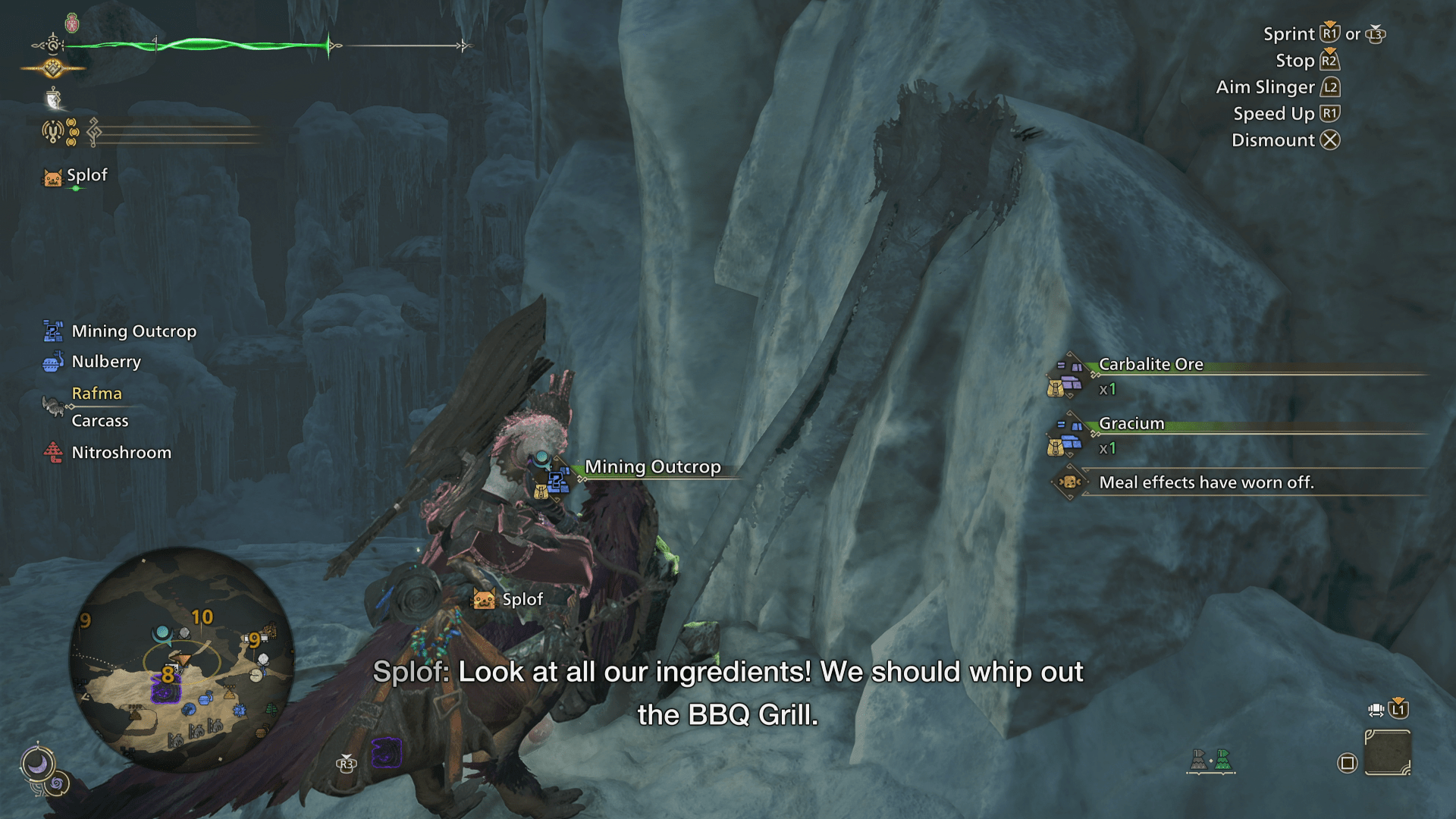Toggle Aim Slinger with the L2 prompt
1456x819 pixels.
point(1331,87)
